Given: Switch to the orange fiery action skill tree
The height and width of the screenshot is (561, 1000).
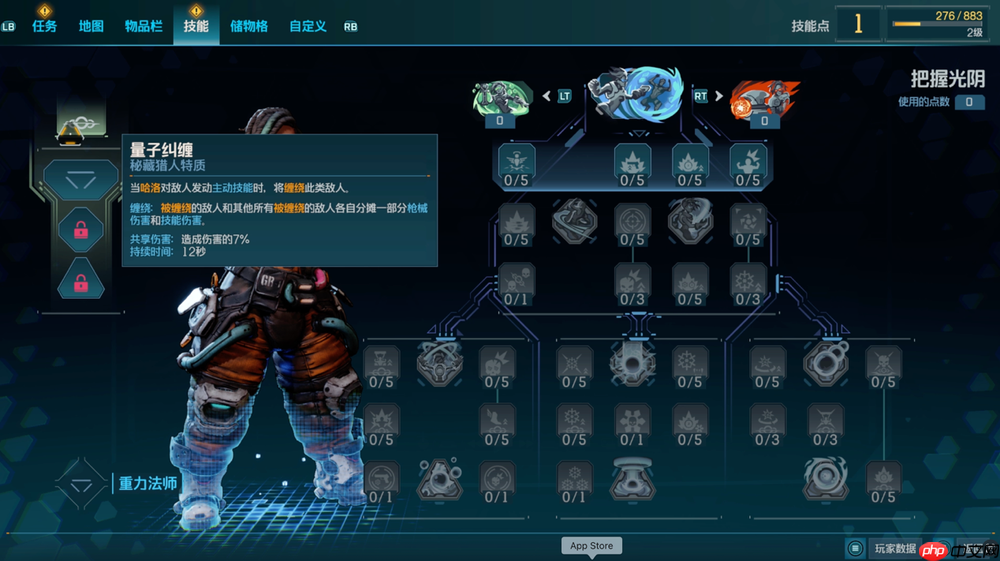Looking at the screenshot, I should 765,98.
